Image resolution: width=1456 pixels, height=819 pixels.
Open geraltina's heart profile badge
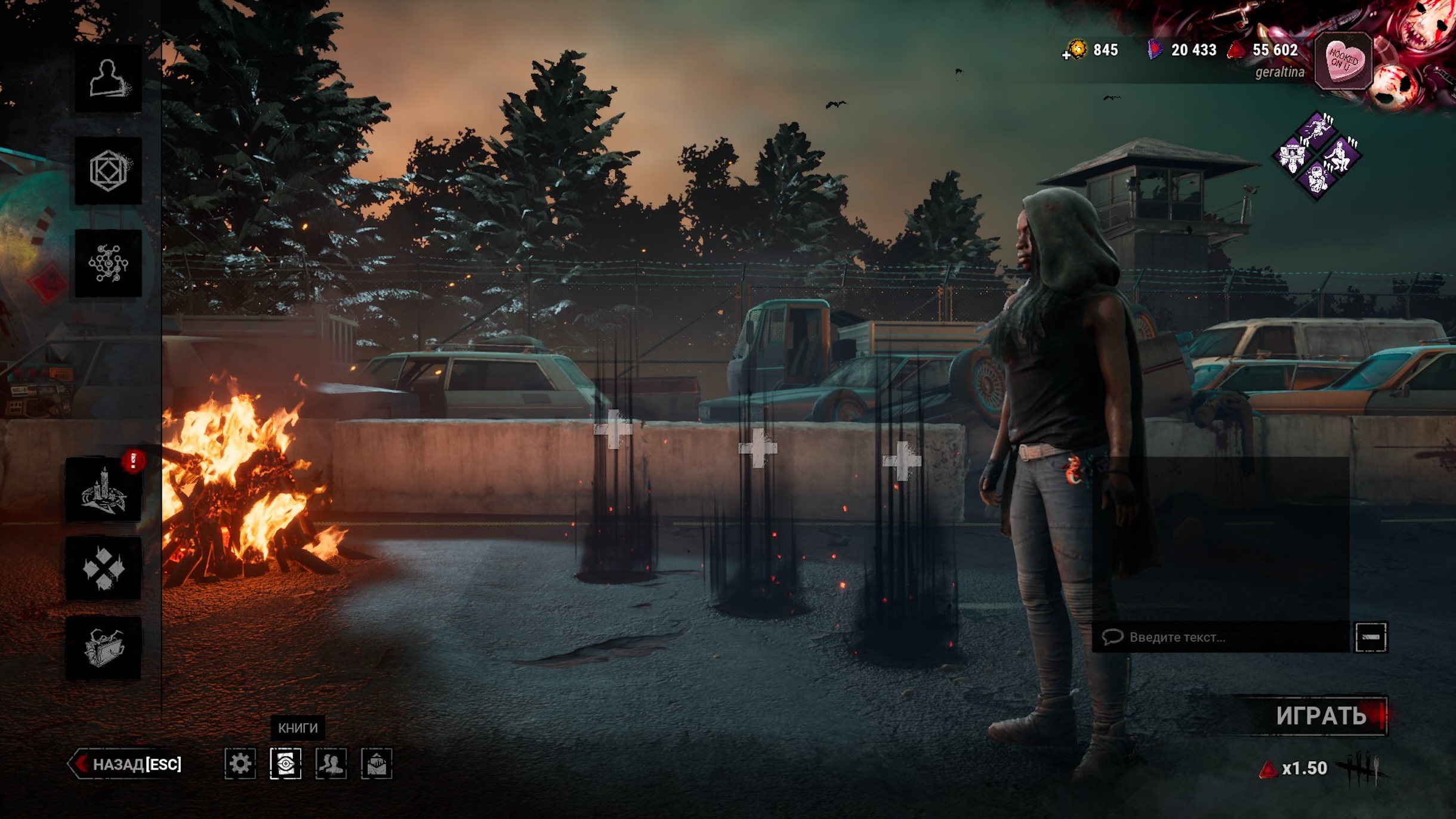coord(1343,60)
